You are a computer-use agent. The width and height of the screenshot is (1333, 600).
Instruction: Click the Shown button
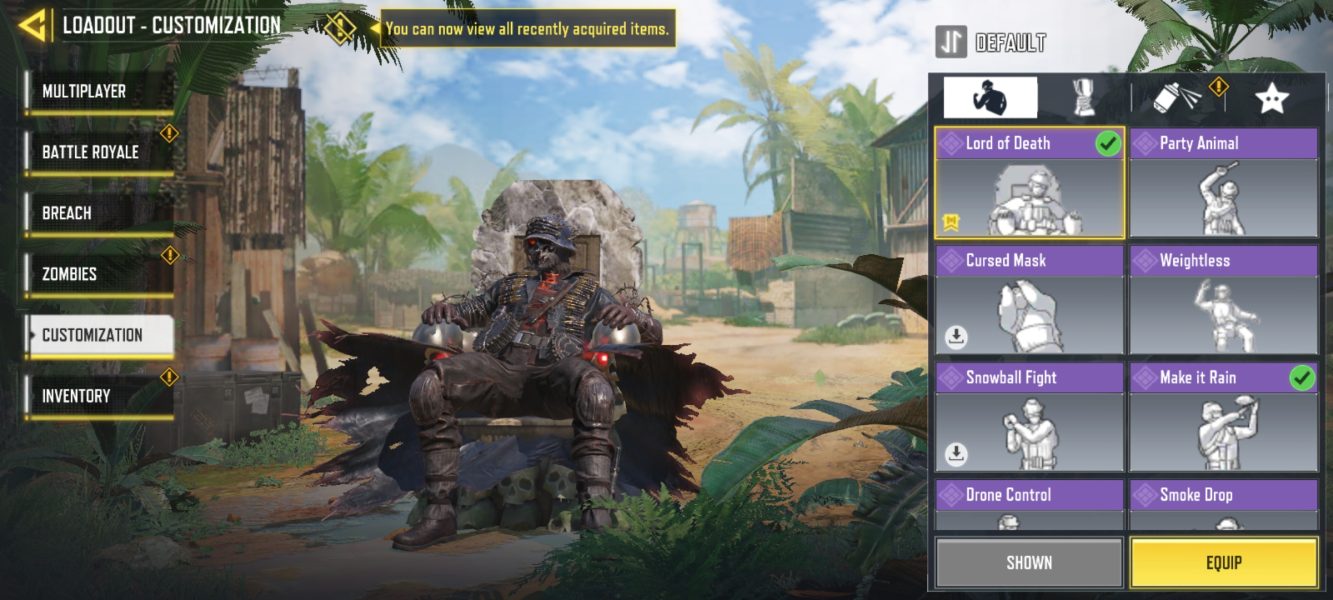1029,563
